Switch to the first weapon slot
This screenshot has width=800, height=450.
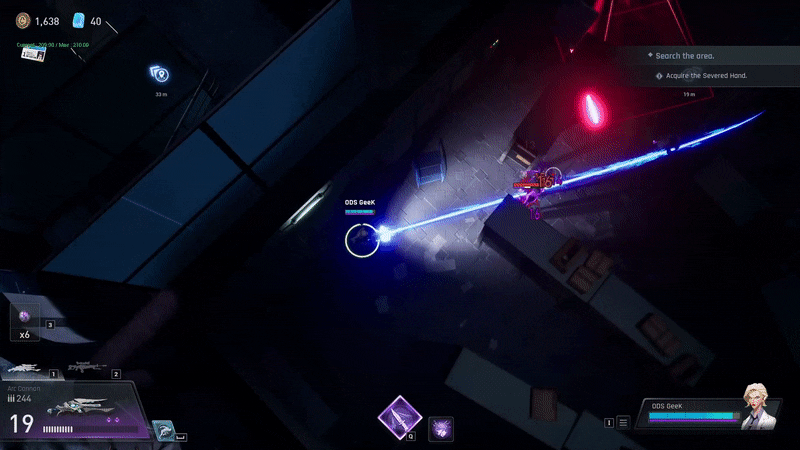pyautogui.click(x=26, y=369)
